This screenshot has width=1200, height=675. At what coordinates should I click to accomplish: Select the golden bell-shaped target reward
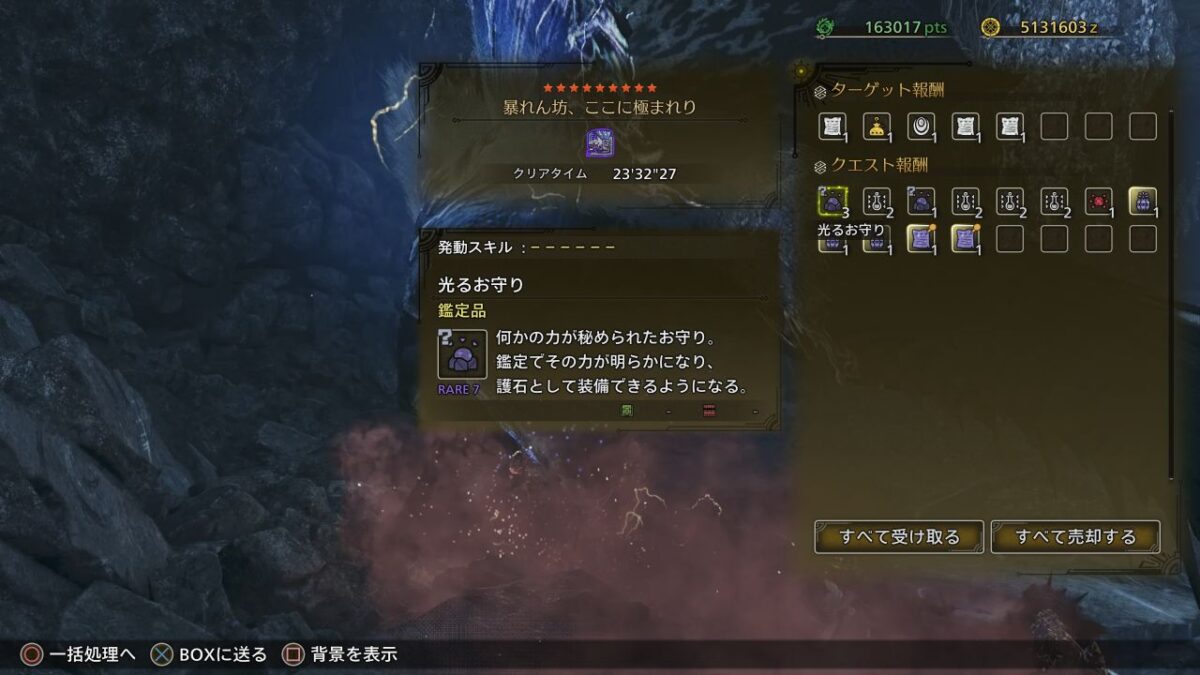click(x=877, y=126)
